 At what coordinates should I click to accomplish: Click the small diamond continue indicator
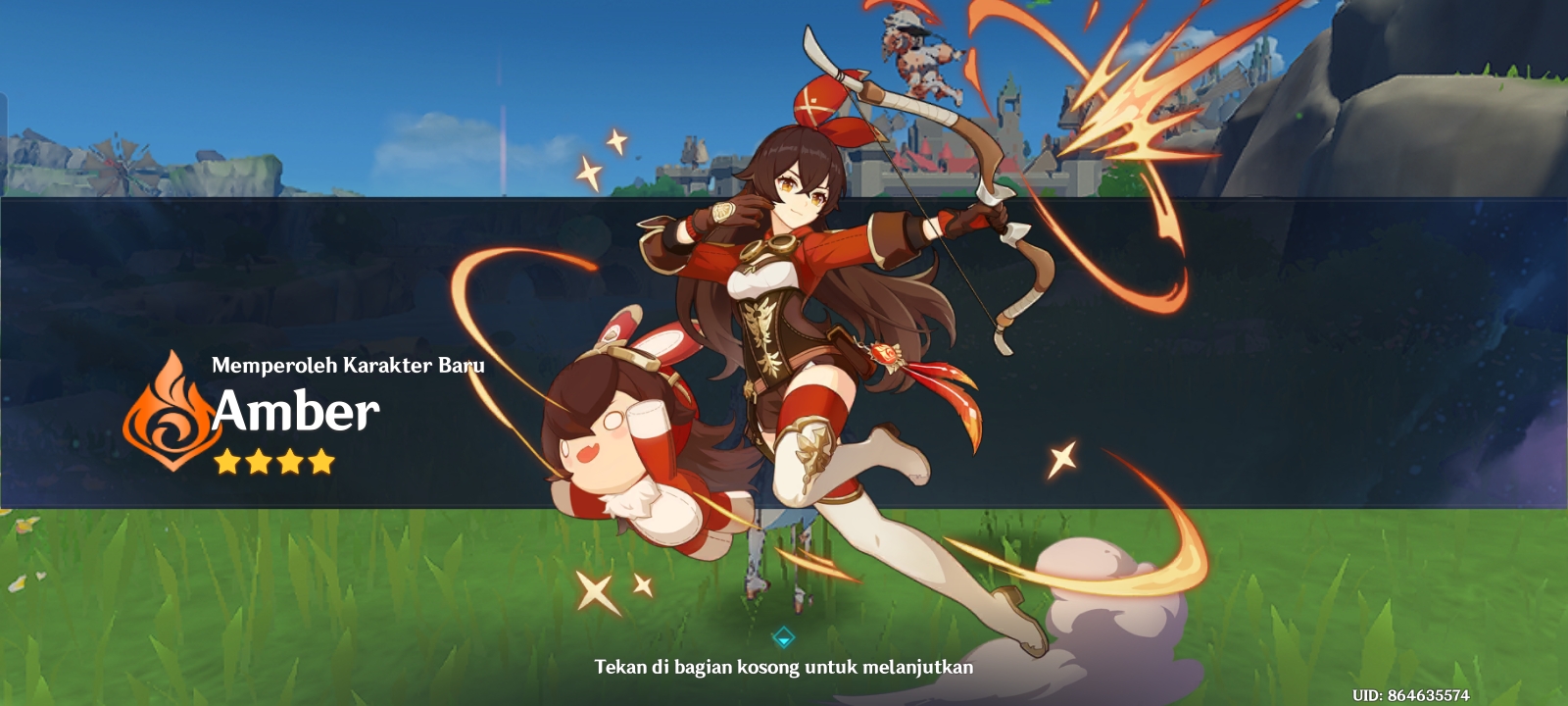[784, 636]
